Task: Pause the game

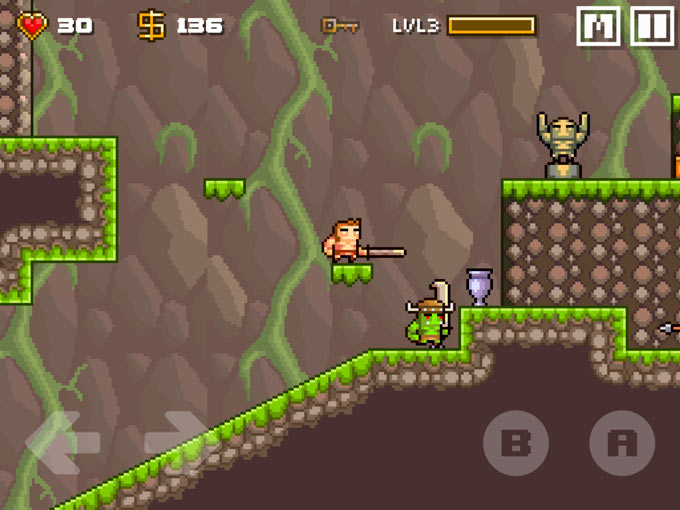Action: coord(651,26)
